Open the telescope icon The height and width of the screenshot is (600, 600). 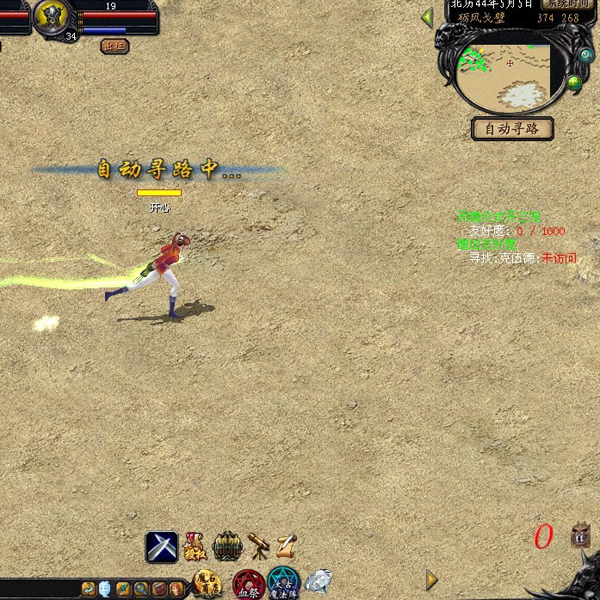[x=259, y=545]
